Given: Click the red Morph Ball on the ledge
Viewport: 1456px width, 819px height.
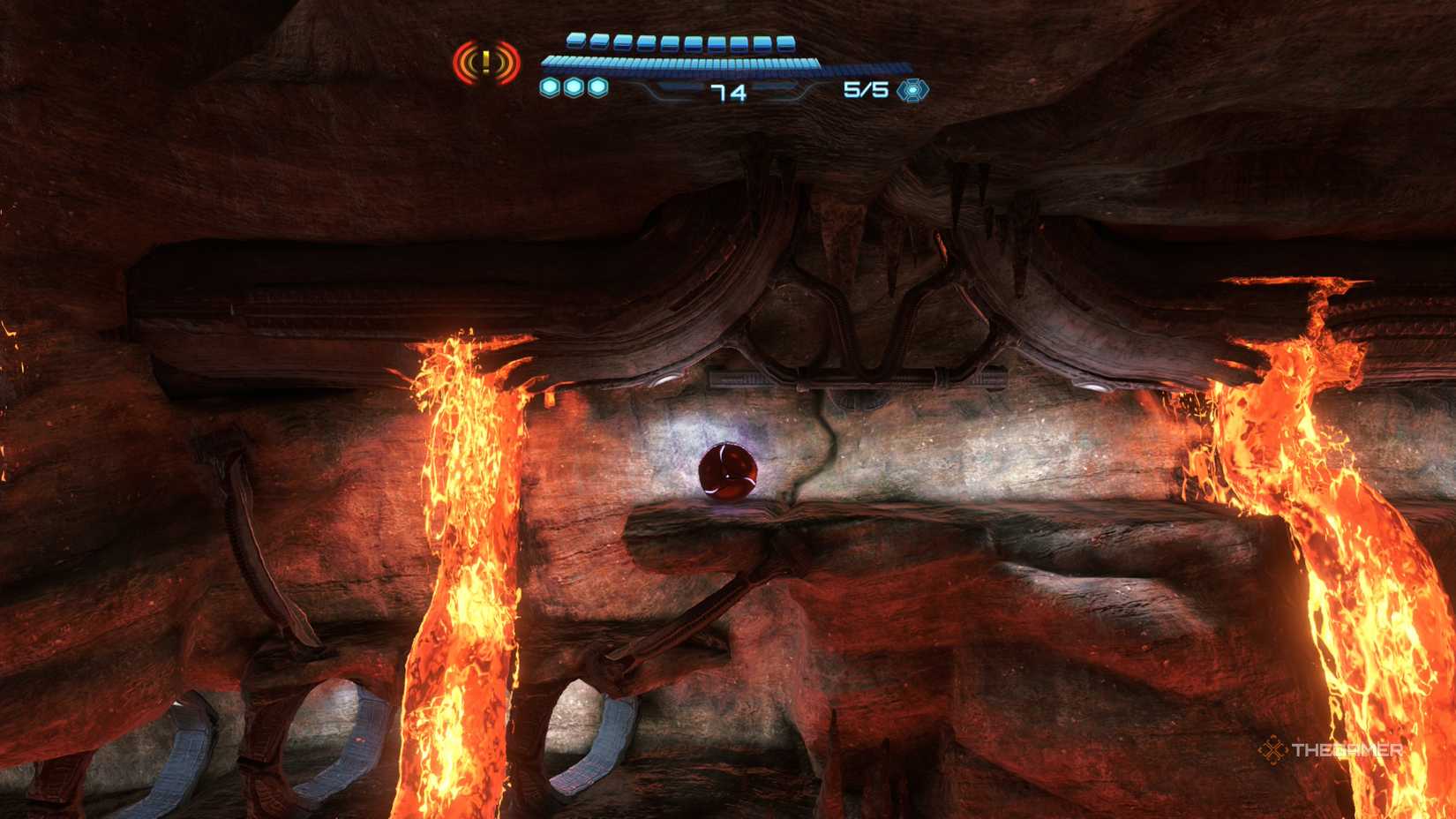Looking at the screenshot, I should (x=729, y=470).
